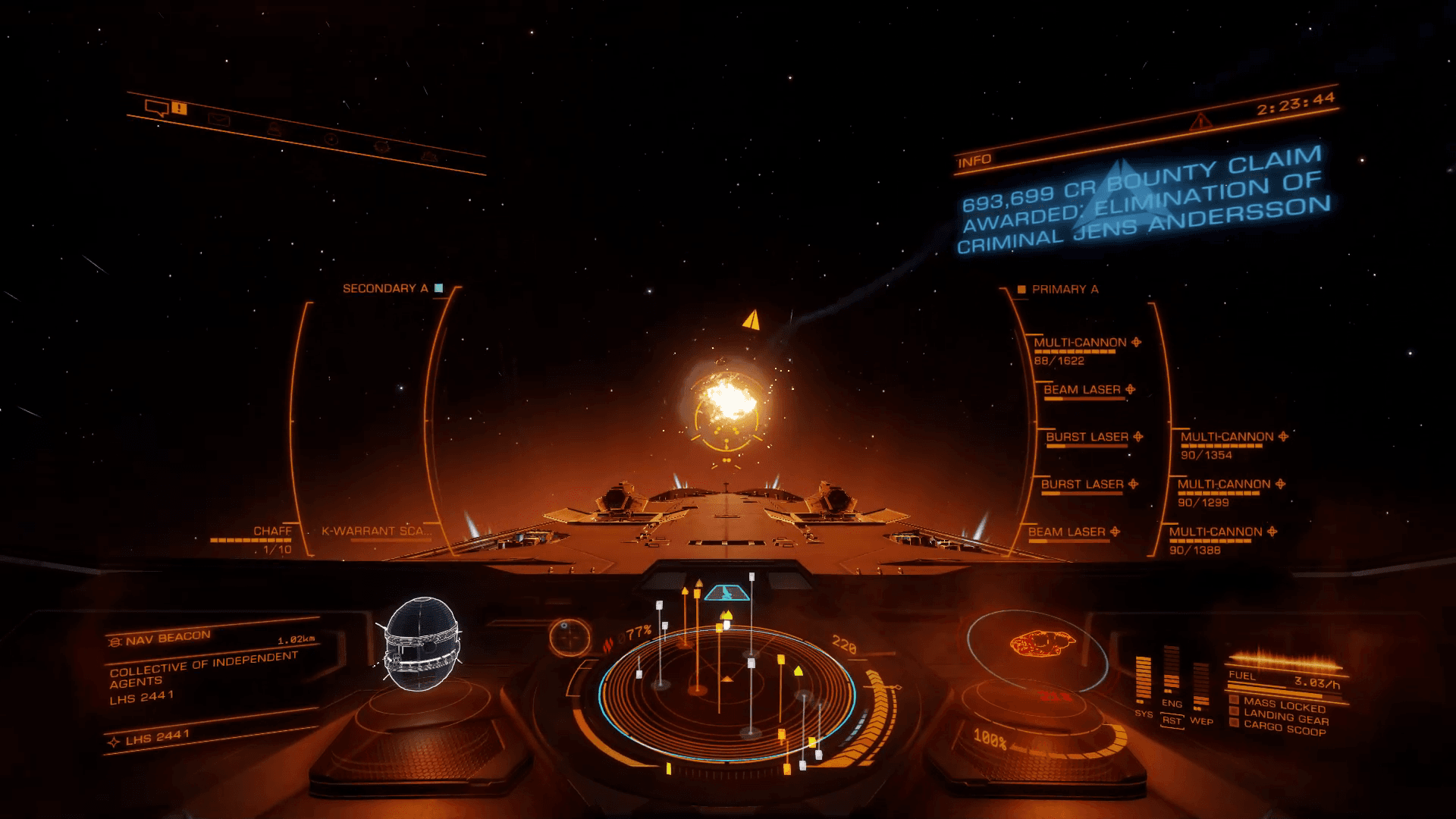Screen dimensions: 1456x819
Task: Open the inbox envelope icon
Action: click(219, 119)
